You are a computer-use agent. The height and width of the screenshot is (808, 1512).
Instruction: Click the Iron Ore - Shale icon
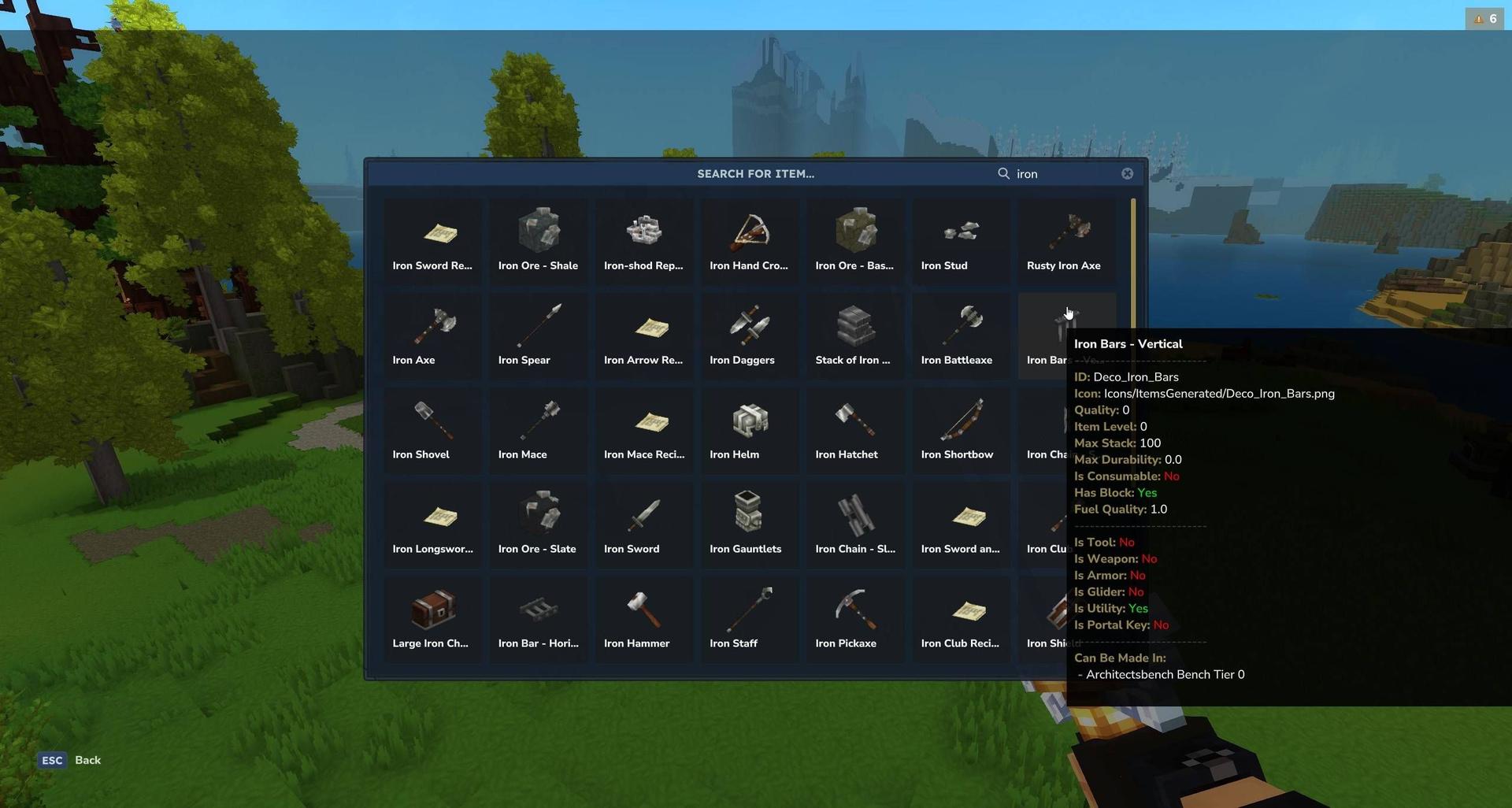point(538,231)
